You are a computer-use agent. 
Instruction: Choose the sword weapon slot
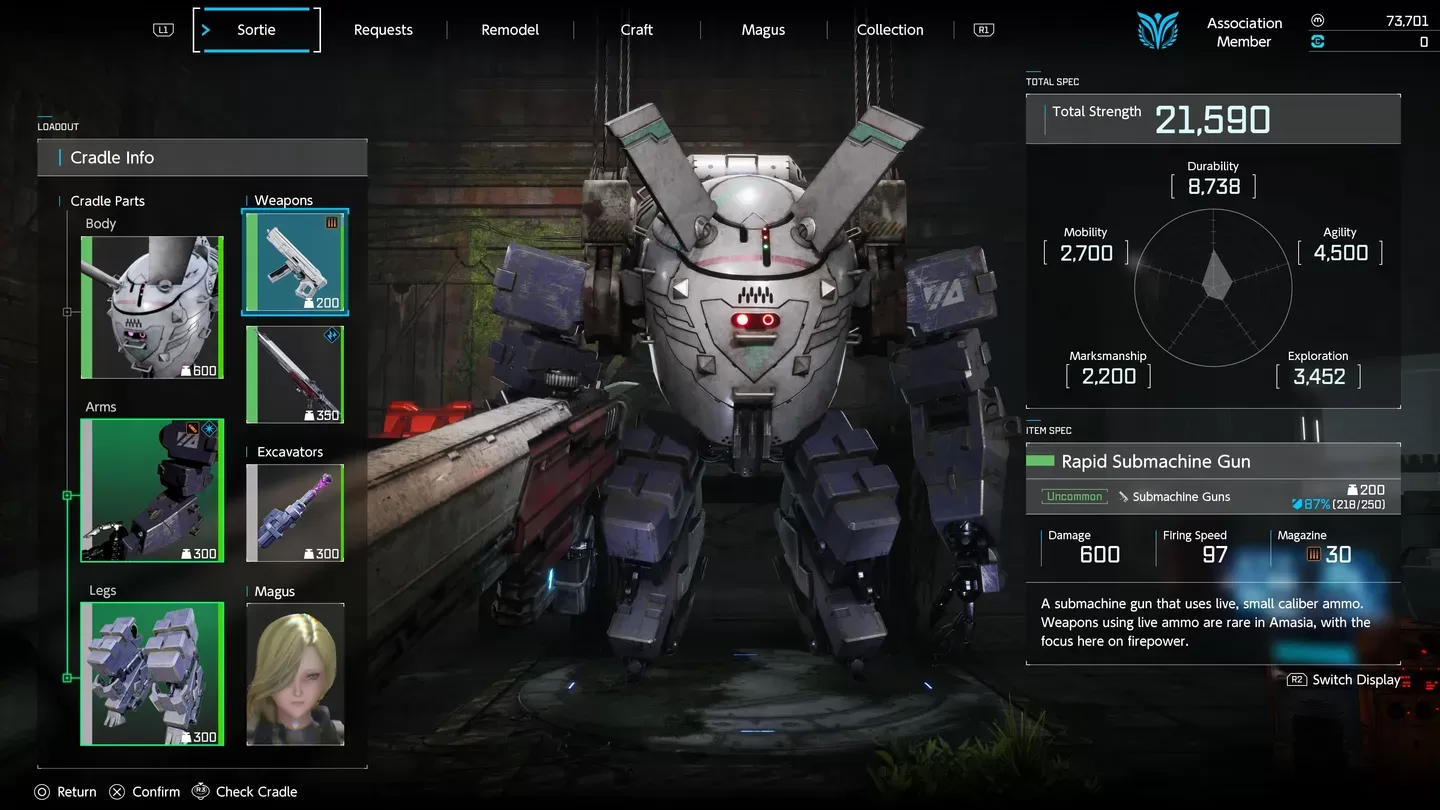[x=295, y=375]
